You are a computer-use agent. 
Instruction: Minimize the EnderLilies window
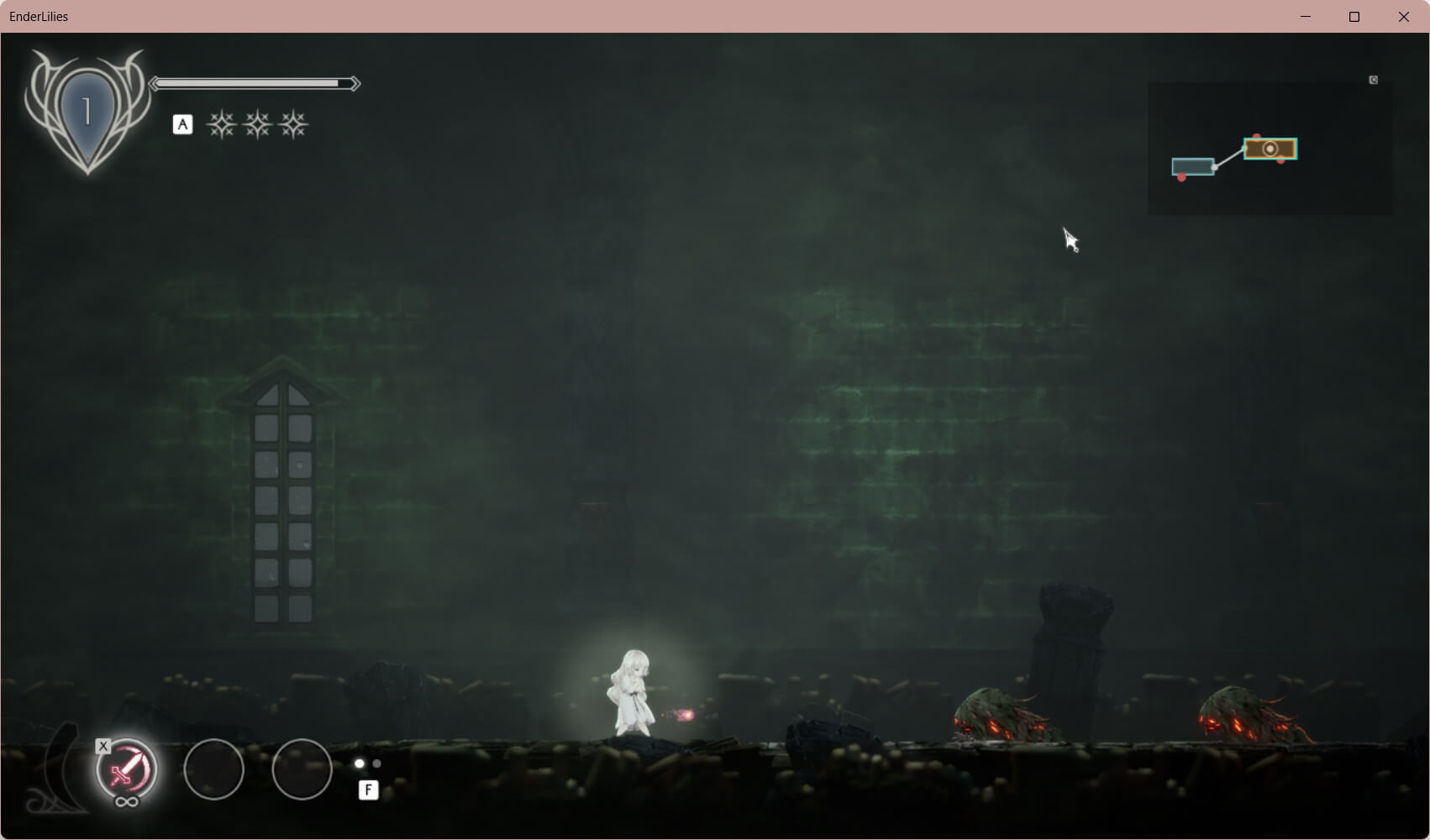[1306, 17]
